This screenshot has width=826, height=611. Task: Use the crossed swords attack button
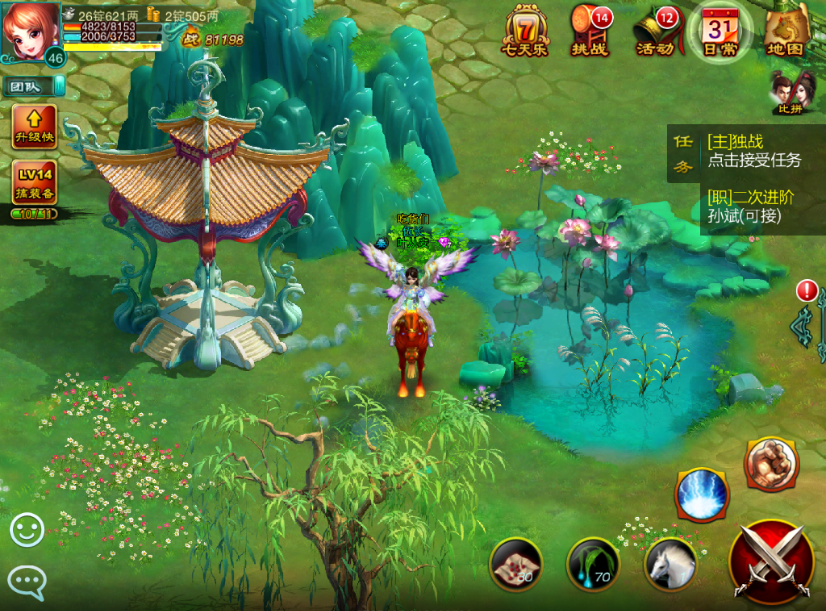point(771,562)
